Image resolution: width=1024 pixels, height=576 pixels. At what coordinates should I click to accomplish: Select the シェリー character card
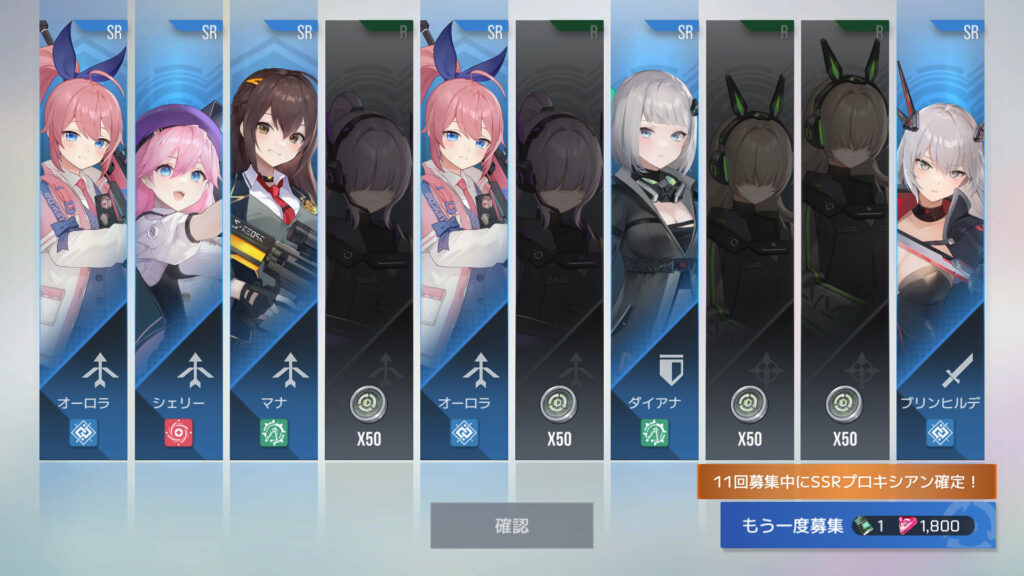(179, 240)
